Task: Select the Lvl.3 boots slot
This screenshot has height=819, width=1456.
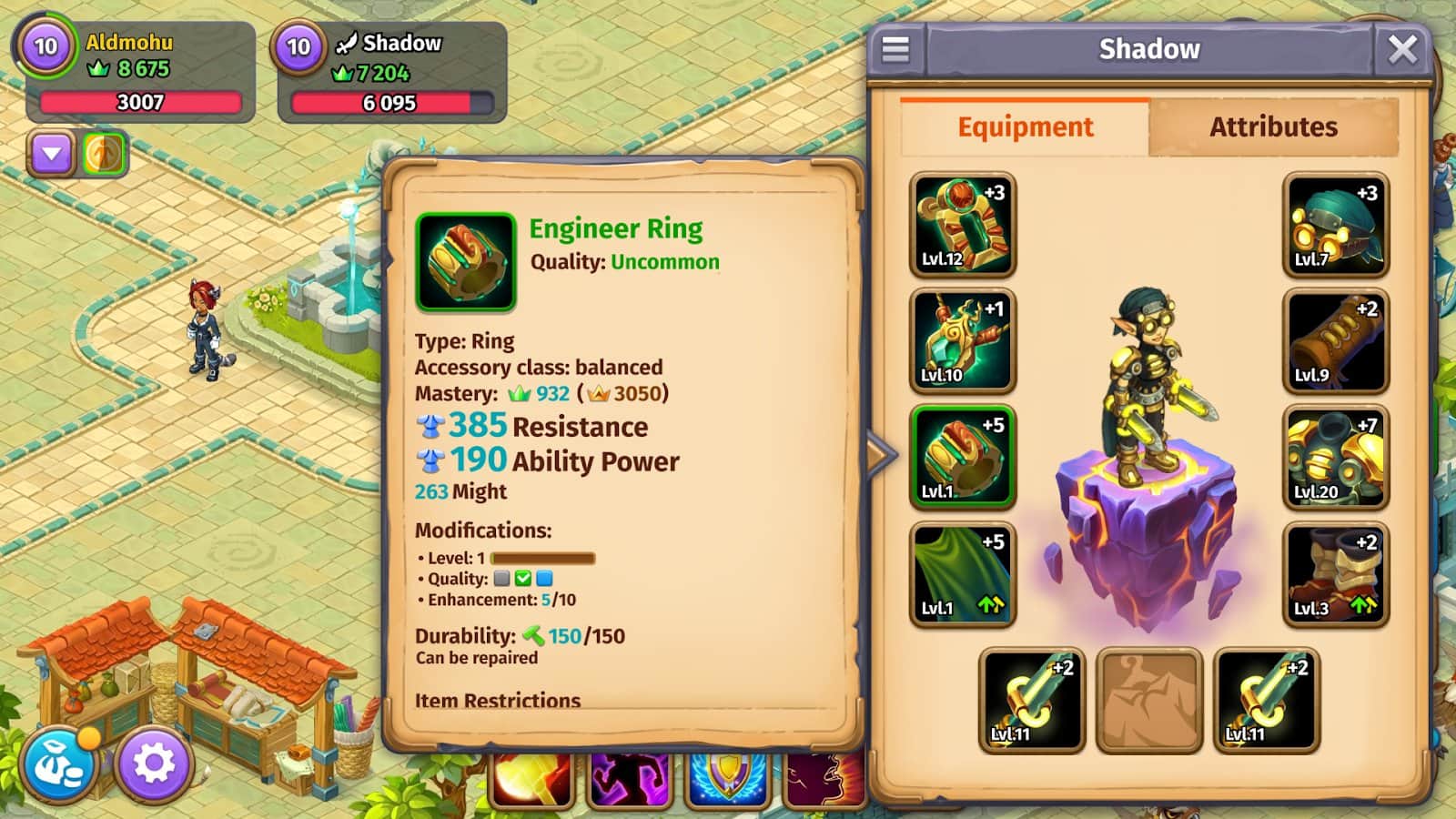Action: tap(1335, 573)
